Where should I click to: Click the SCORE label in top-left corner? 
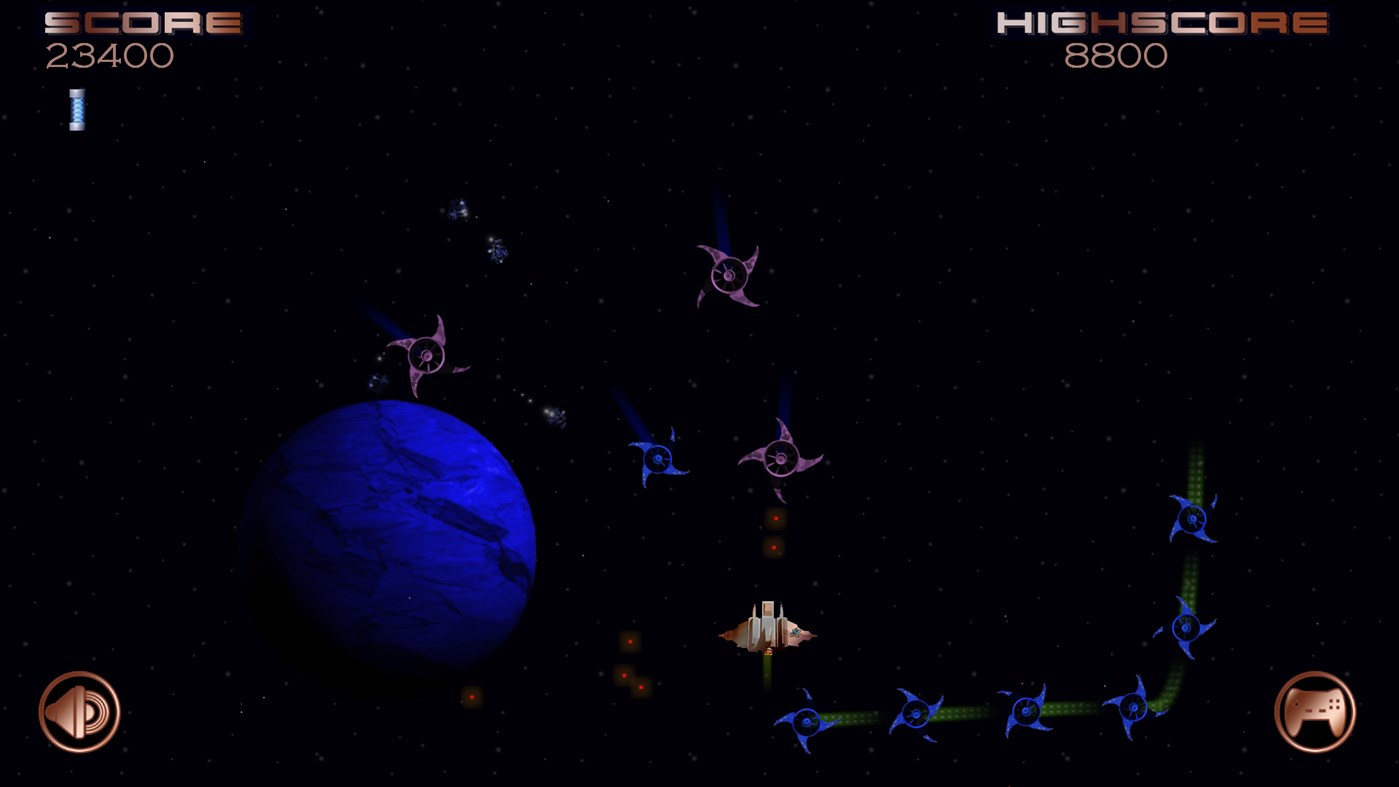[x=141, y=20]
